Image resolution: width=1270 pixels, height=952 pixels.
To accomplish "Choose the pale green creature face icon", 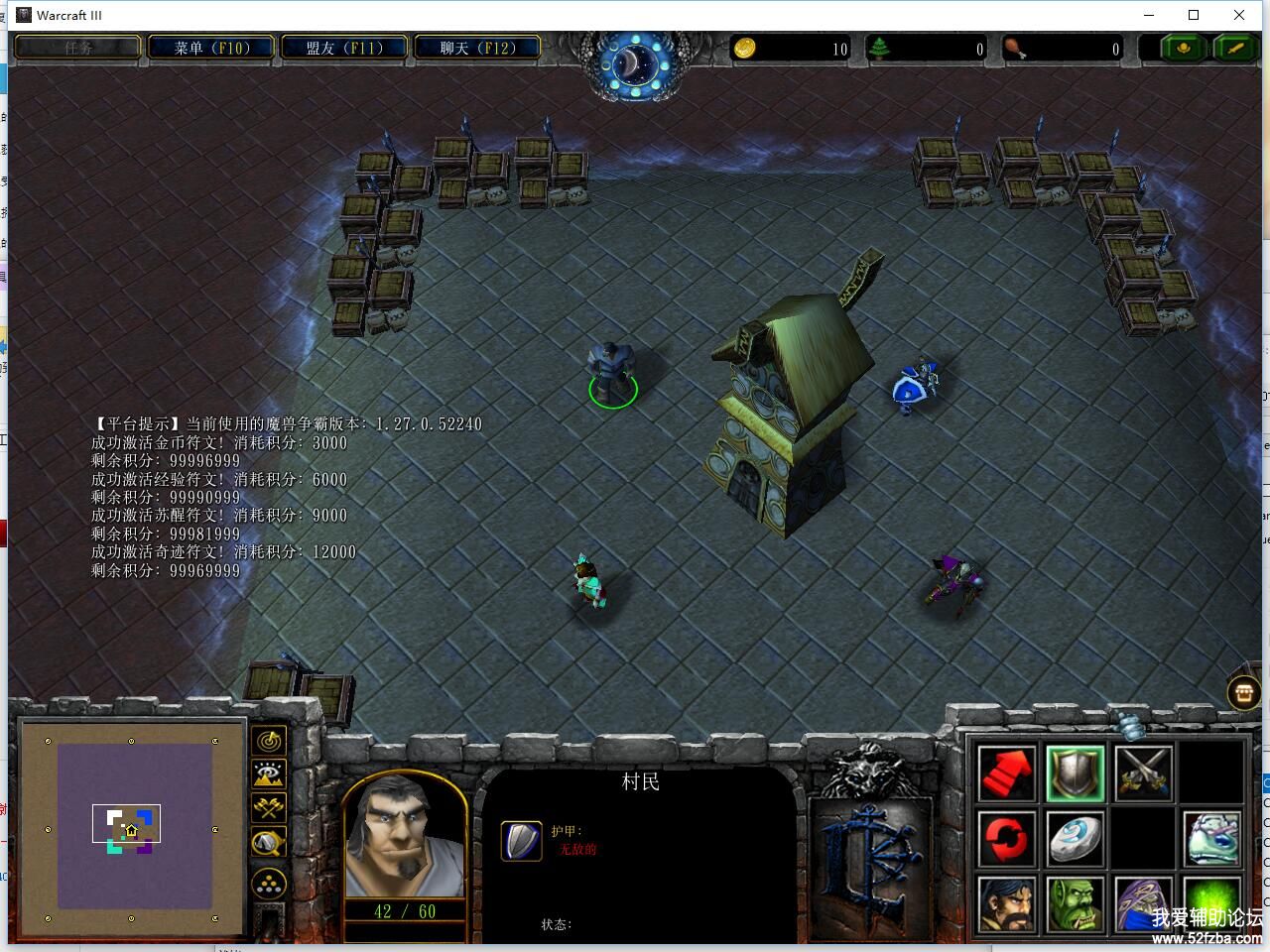I will point(1211,839).
